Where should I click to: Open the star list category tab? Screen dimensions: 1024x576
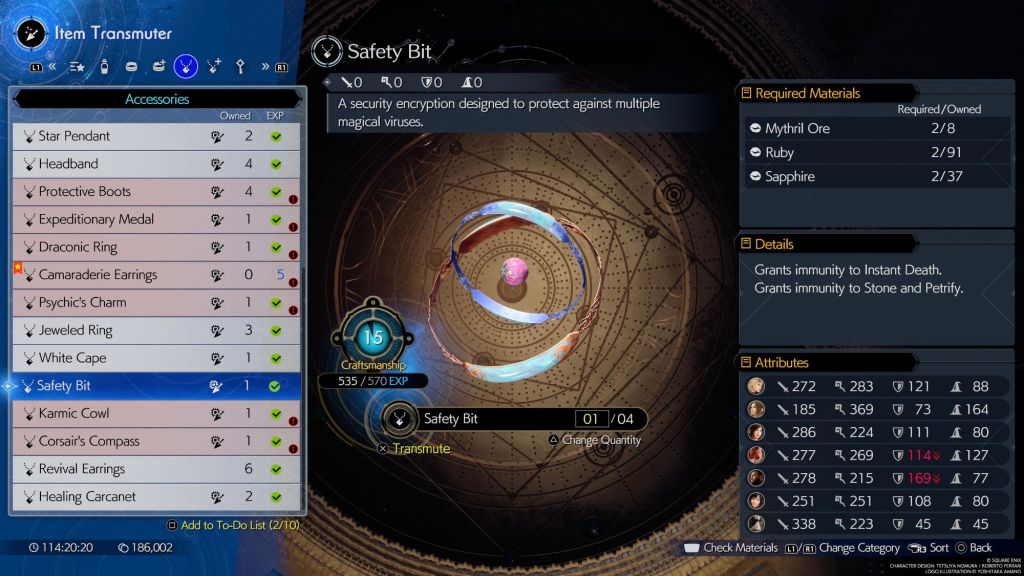pyautogui.click(x=77, y=66)
